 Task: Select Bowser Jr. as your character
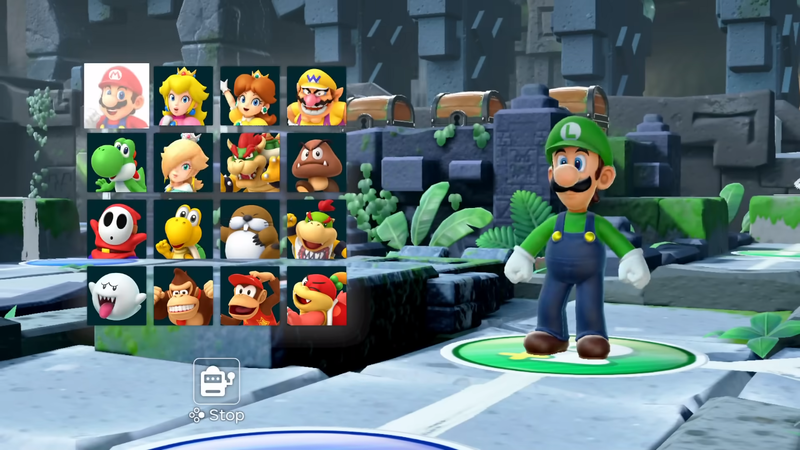316,229
